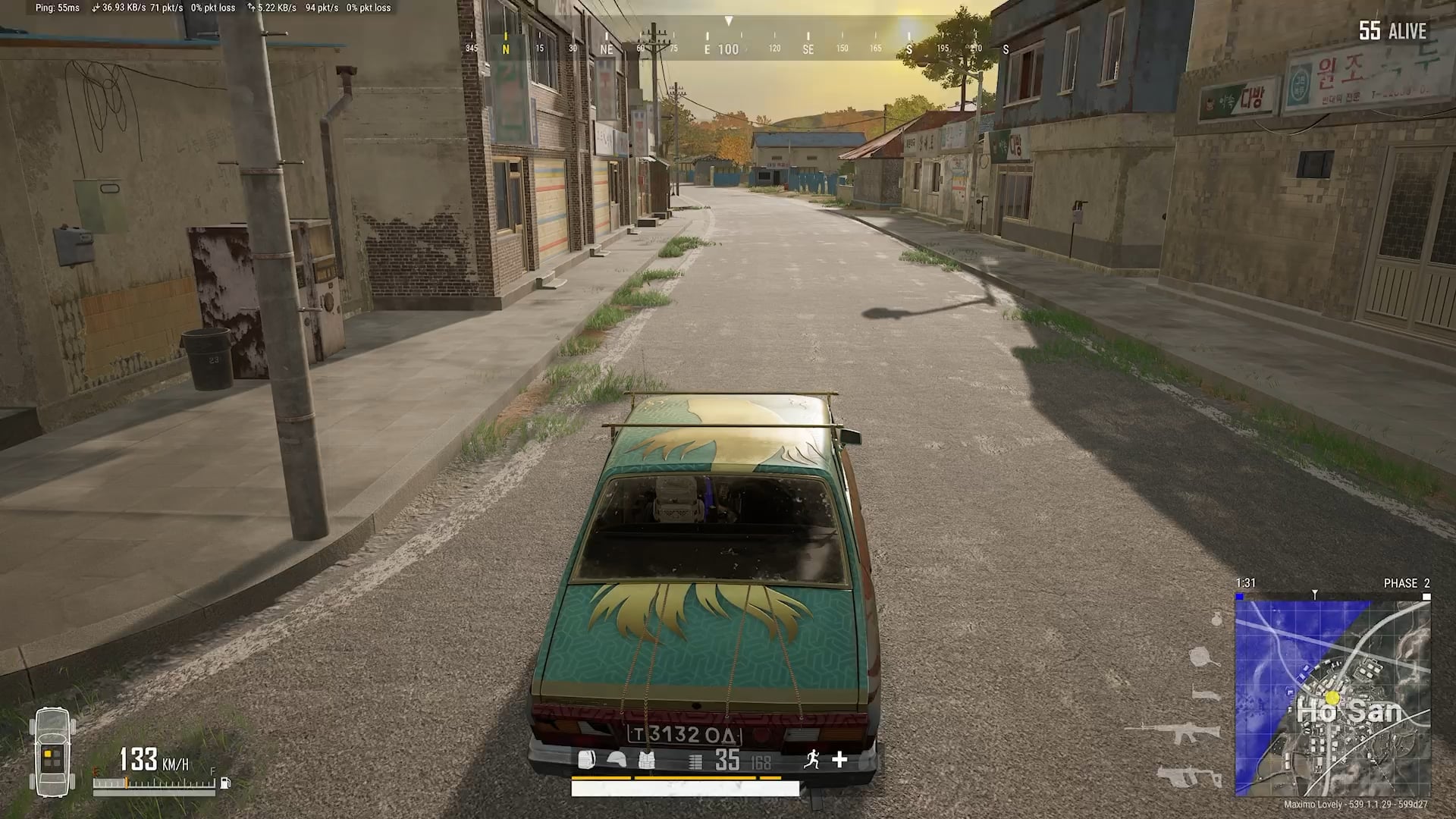Click the helmet armor icon
Image resolution: width=1456 pixels, height=819 pixels.
pyautogui.click(x=617, y=759)
